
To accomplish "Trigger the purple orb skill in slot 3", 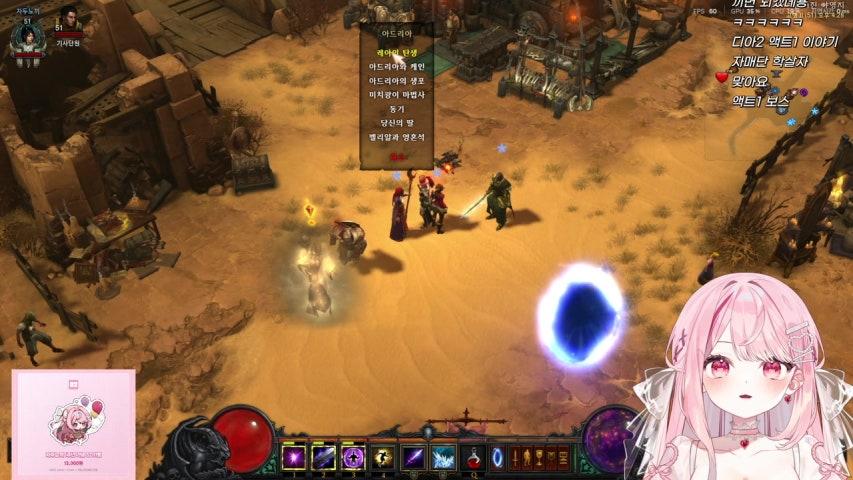I will point(353,458).
